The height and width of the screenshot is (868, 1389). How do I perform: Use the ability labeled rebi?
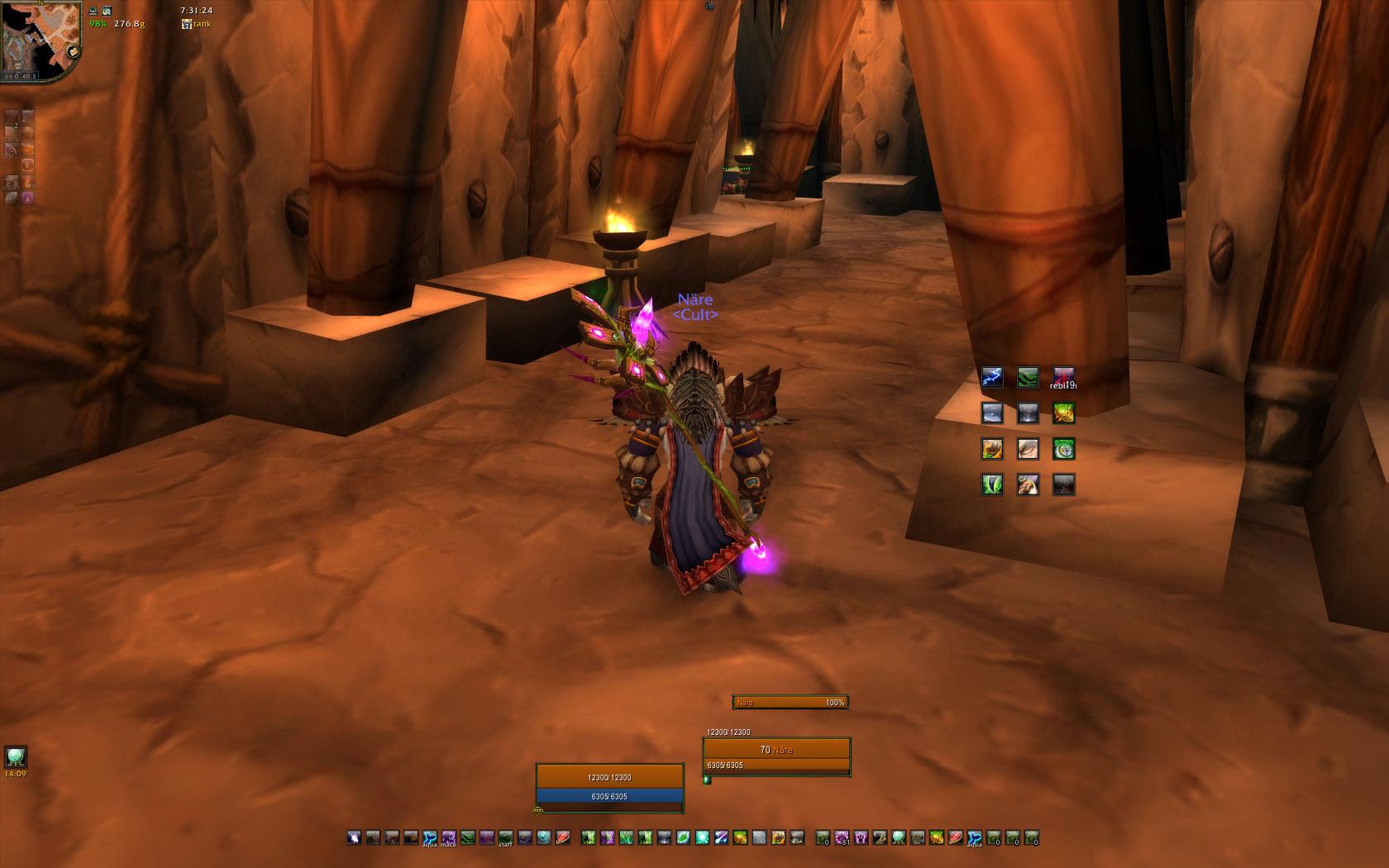coord(1063,379)
